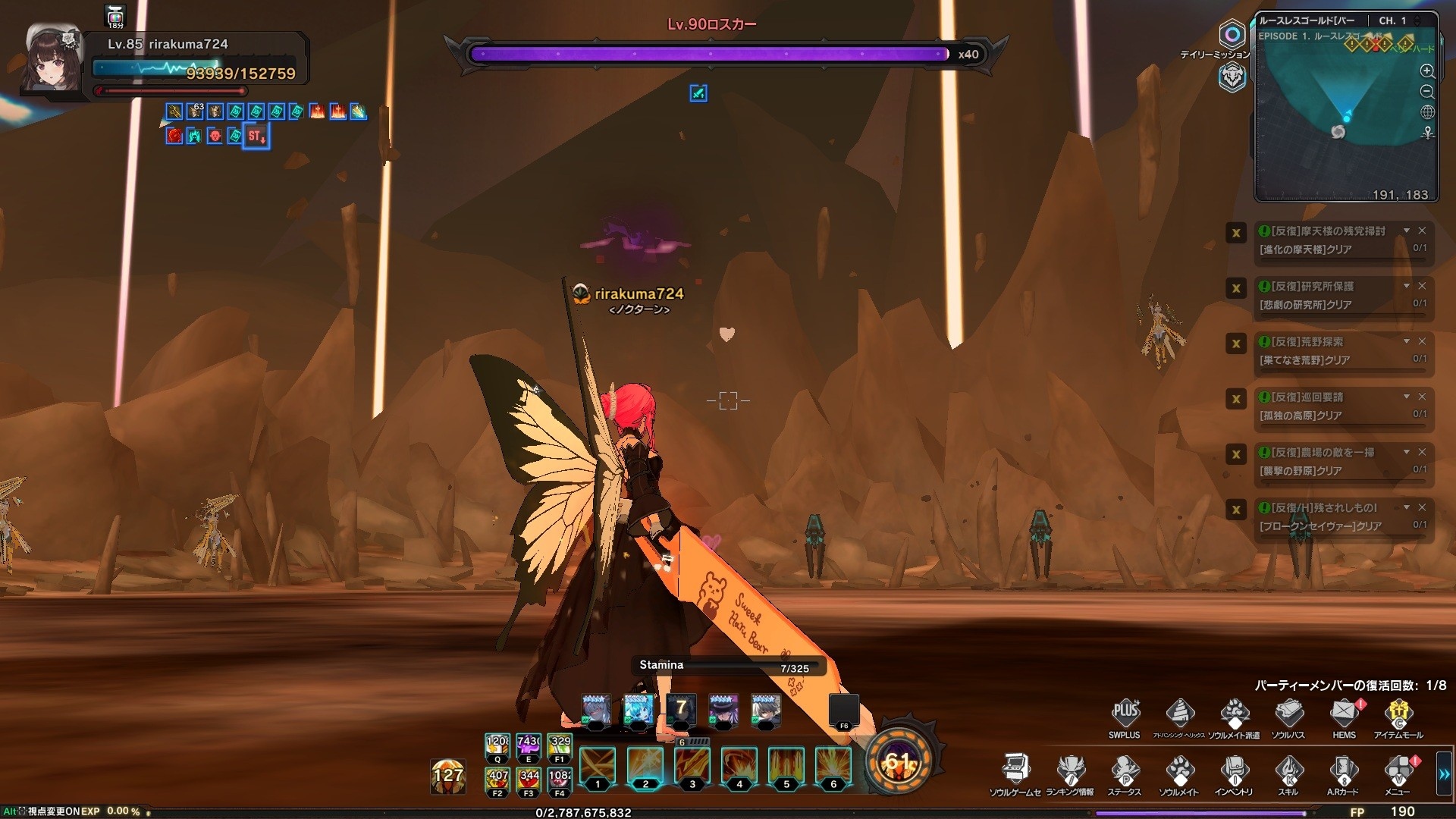This screenshot has width=1456, height=819.
Task: Open the HEMS mail envelope icon
Action: pos(1345,713)
